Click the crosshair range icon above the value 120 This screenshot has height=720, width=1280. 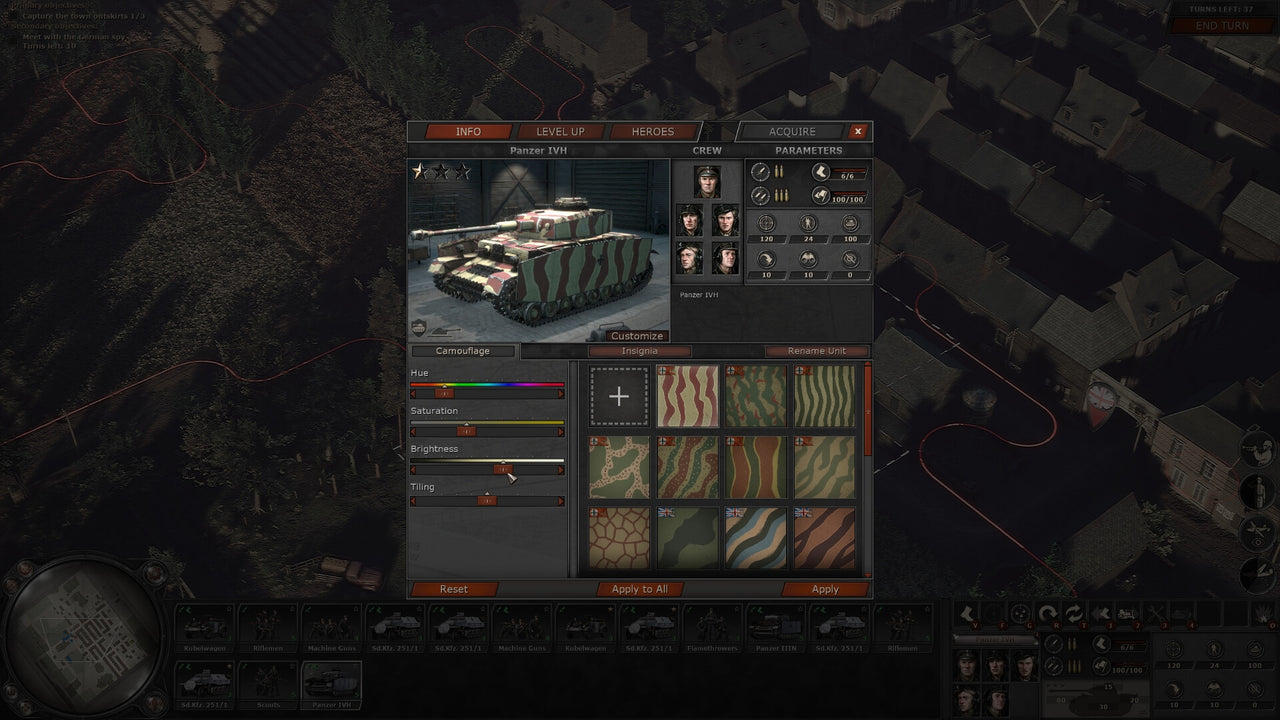click(766, 223)
